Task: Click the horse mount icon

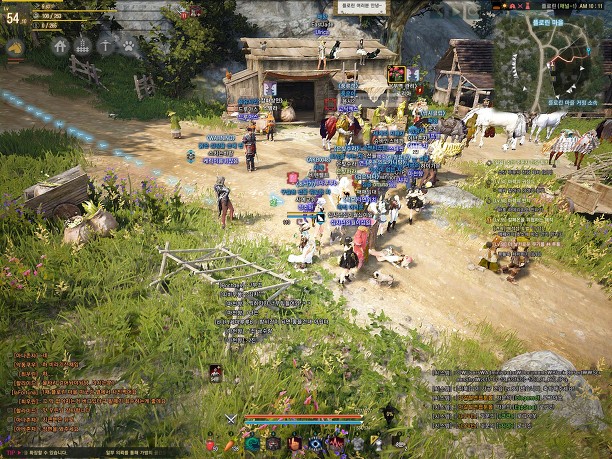Action: click(16, 46)
